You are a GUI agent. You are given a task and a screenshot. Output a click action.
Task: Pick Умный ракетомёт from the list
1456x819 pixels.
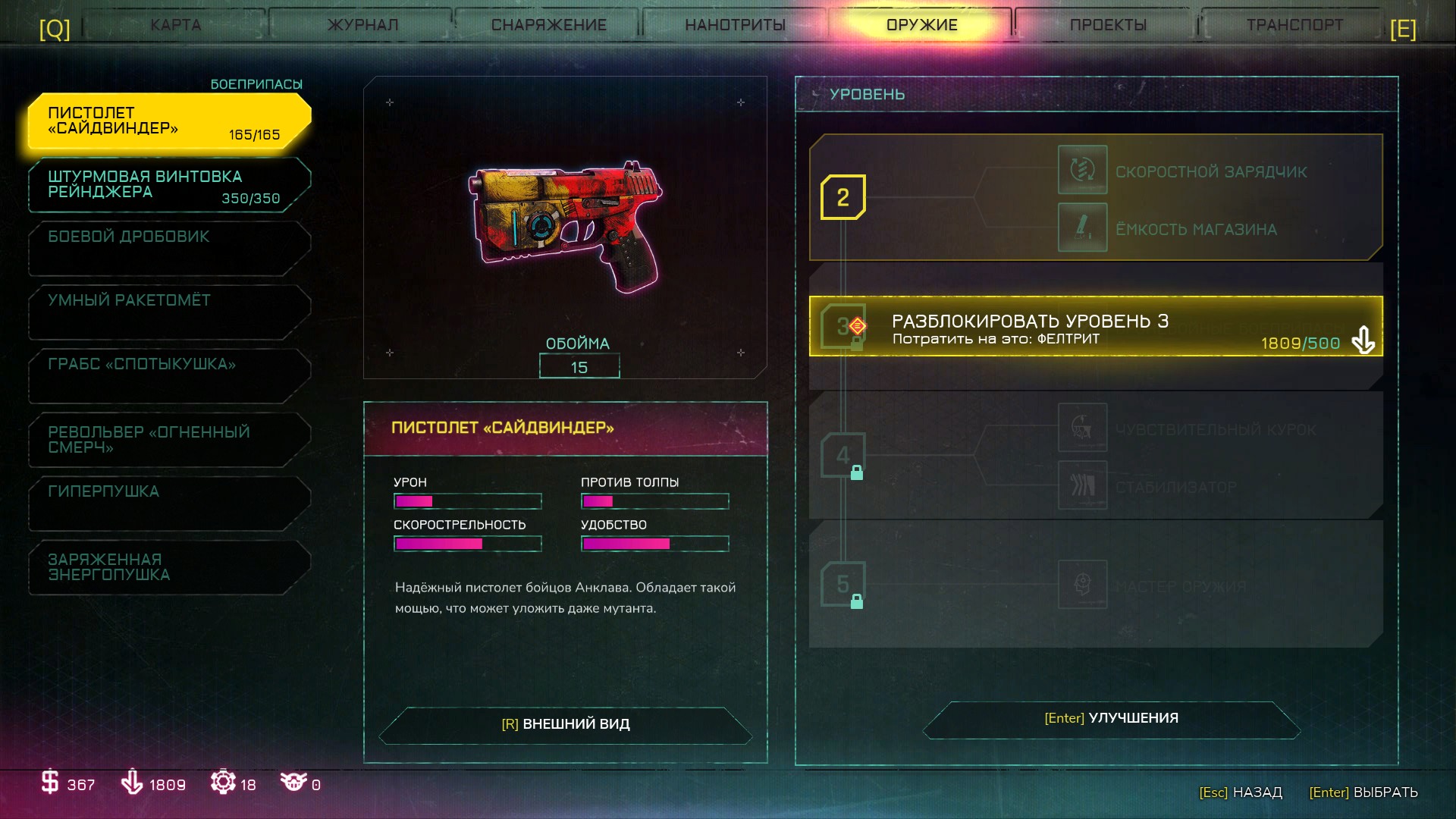169,311
